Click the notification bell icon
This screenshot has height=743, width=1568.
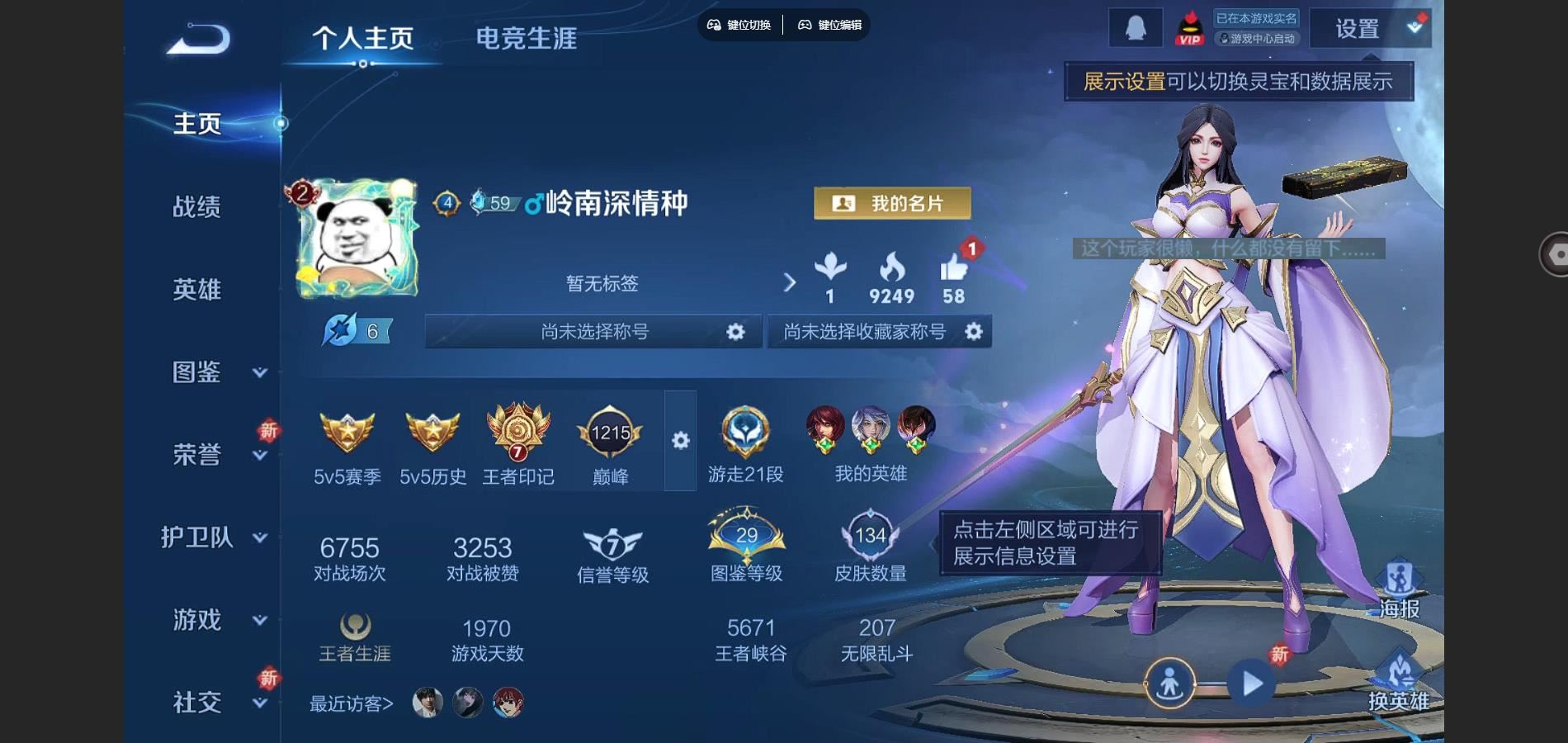tap(1136, 29)
